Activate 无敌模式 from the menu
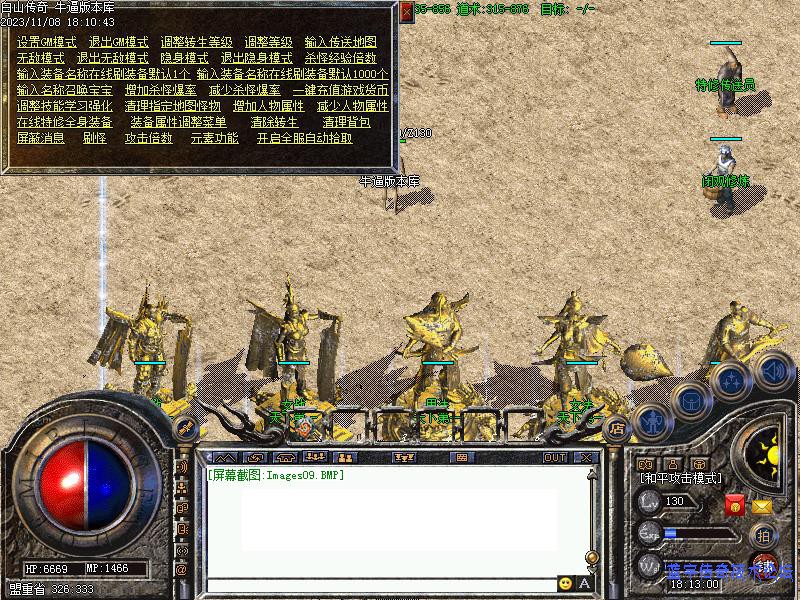The width and height of the screenshot is (800, 600). pyautogui.click(x=40, y=58)
